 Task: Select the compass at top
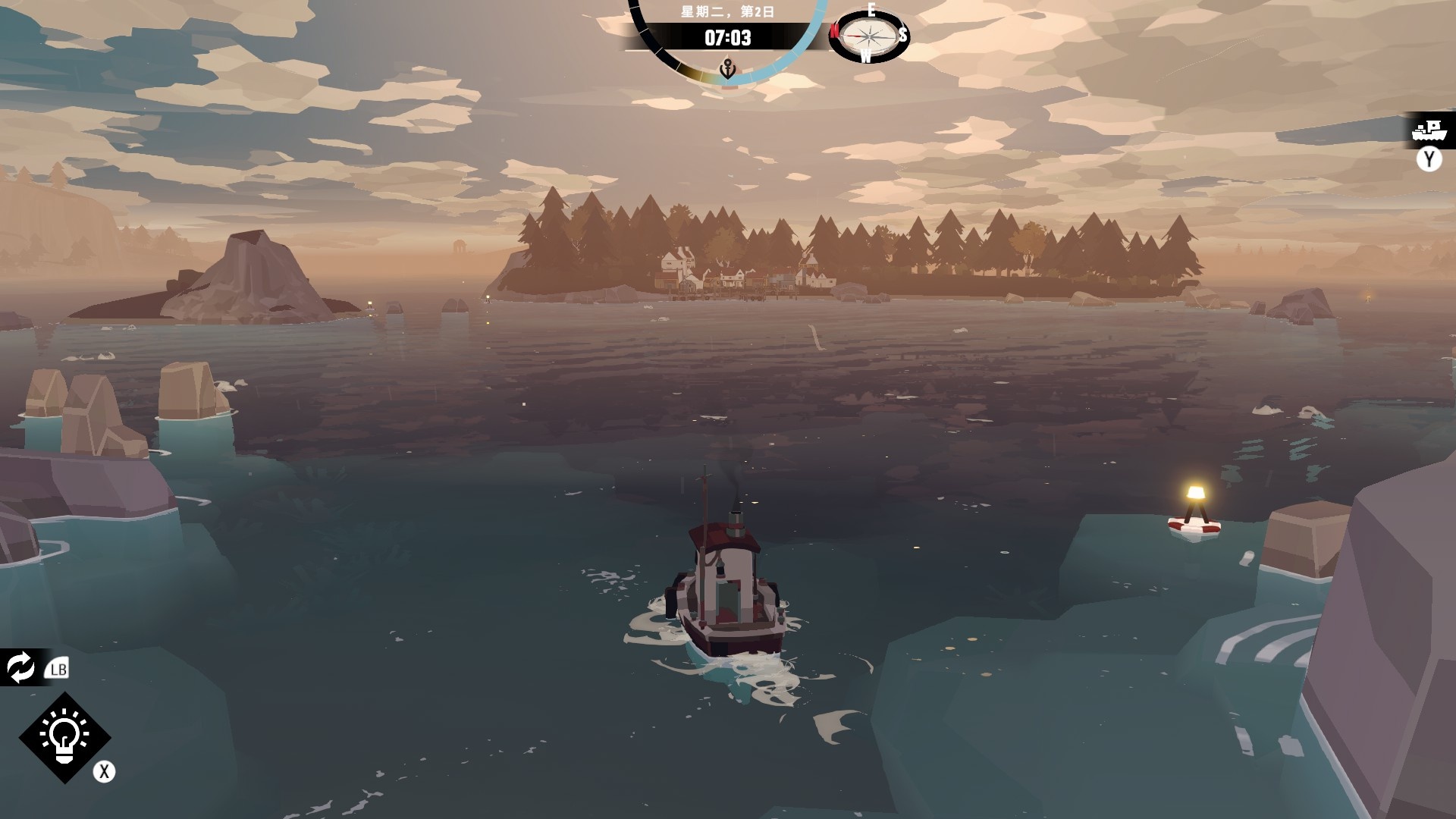[868, 34]
